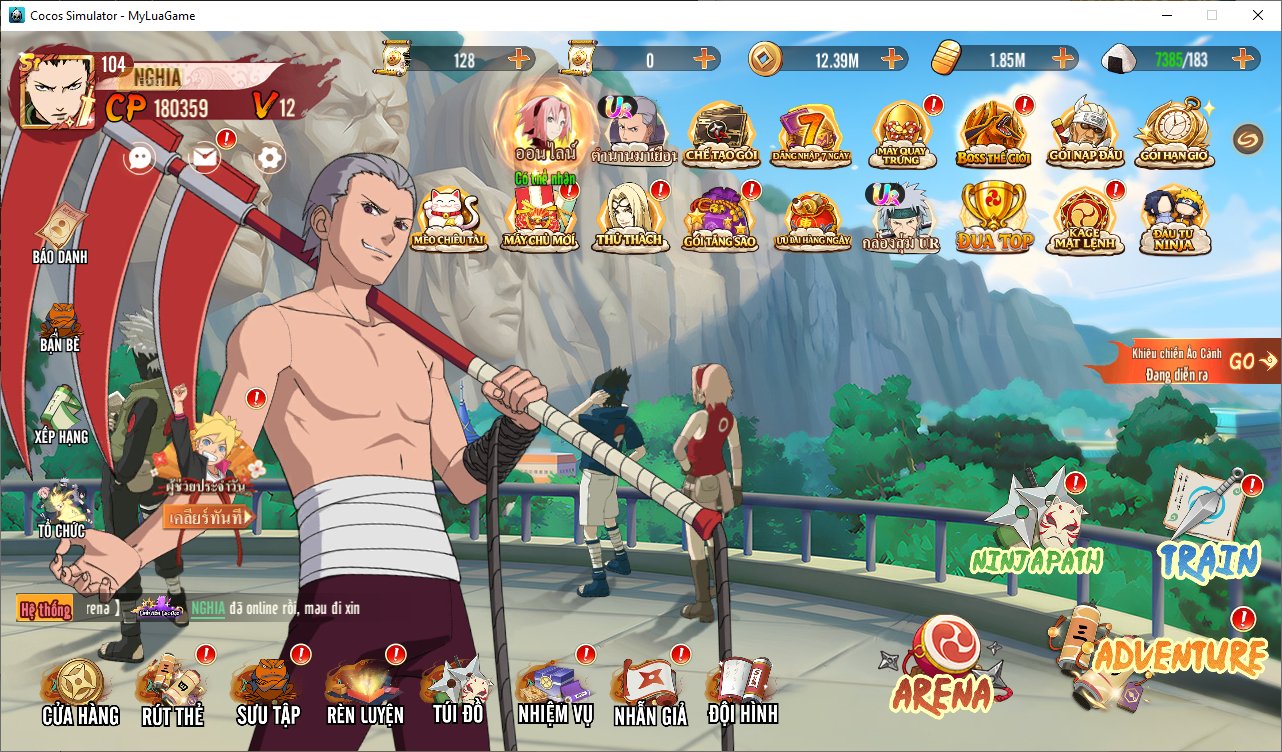Viewport: 1282px width, 752px height.
Task: Open the BẠN BÈ friends list
Action: (60, 325)
